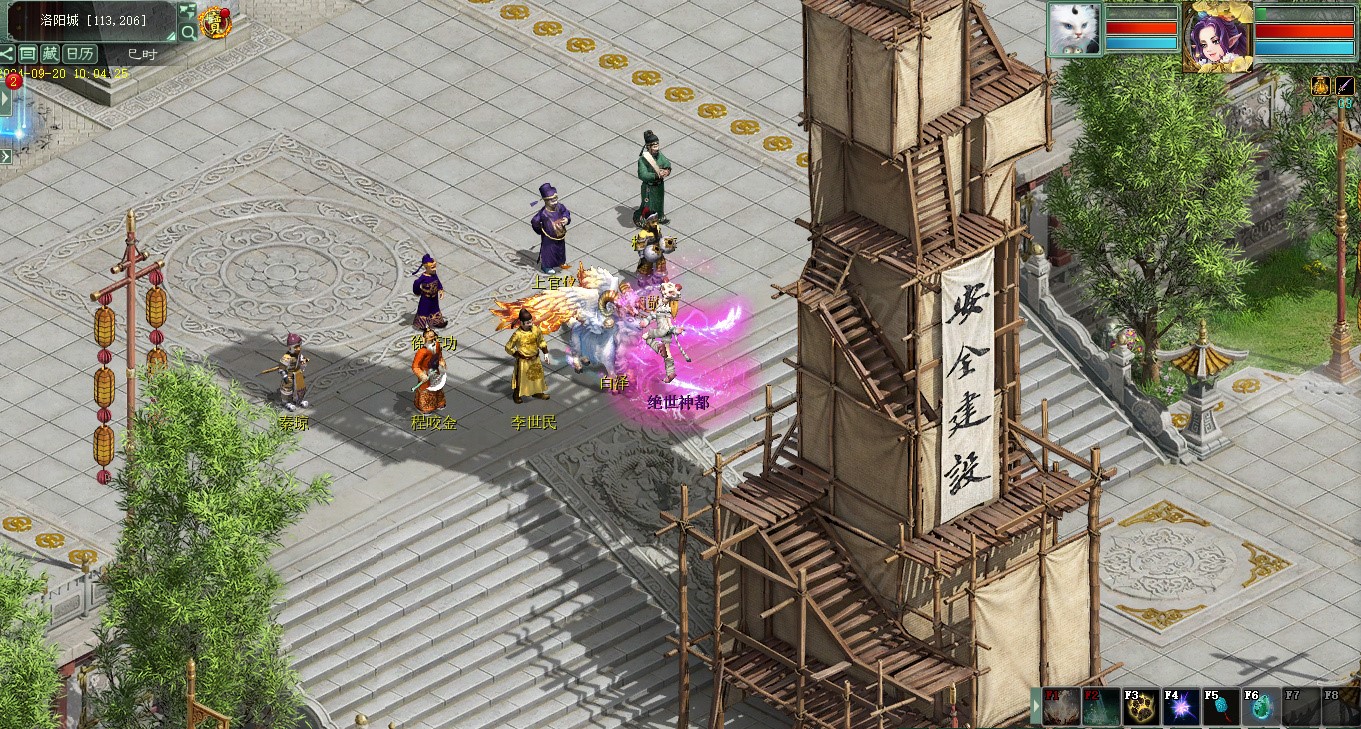
Task: Activate the F3 golden paw skill icon
Action: tap(1142, 707)
